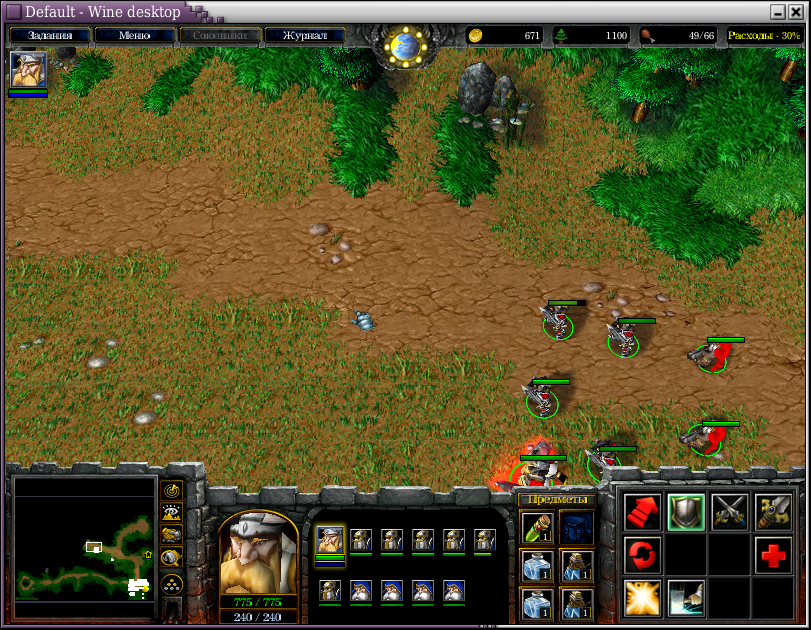
Task: Toggle the formation movement button
Action: 171,584
